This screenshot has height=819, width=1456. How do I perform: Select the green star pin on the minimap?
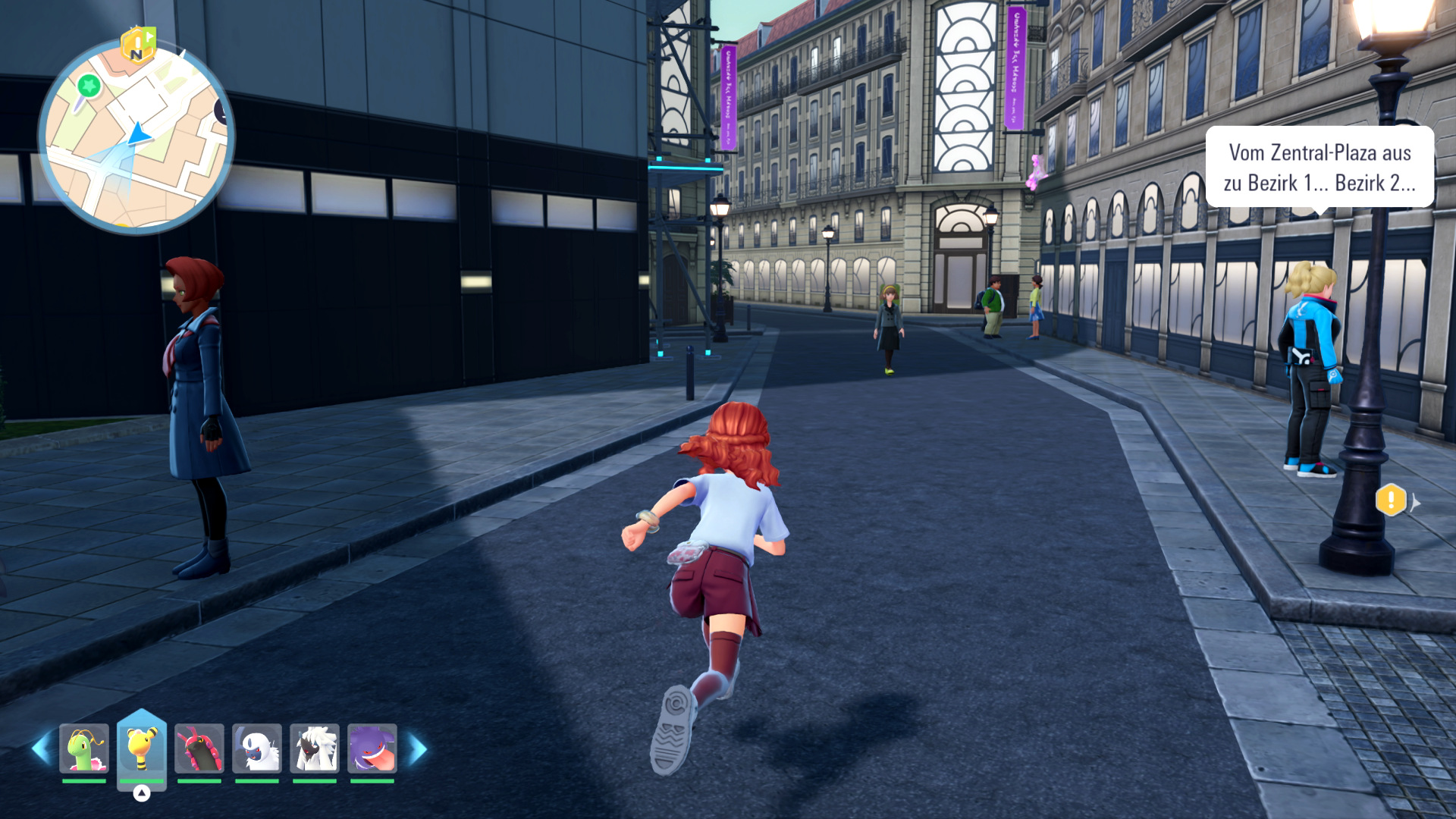click(89, 85)
